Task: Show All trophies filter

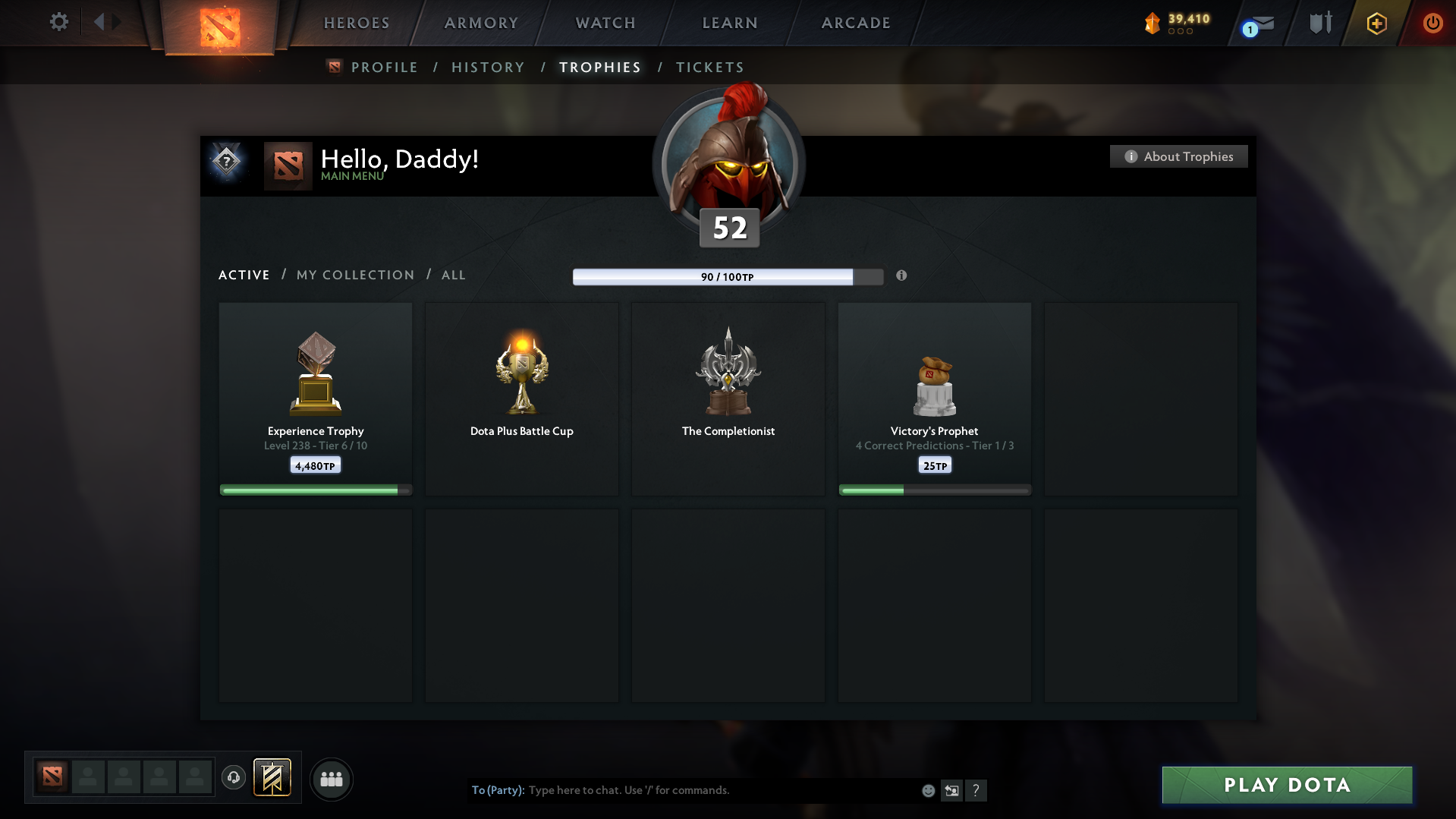Action: [453, 275]
